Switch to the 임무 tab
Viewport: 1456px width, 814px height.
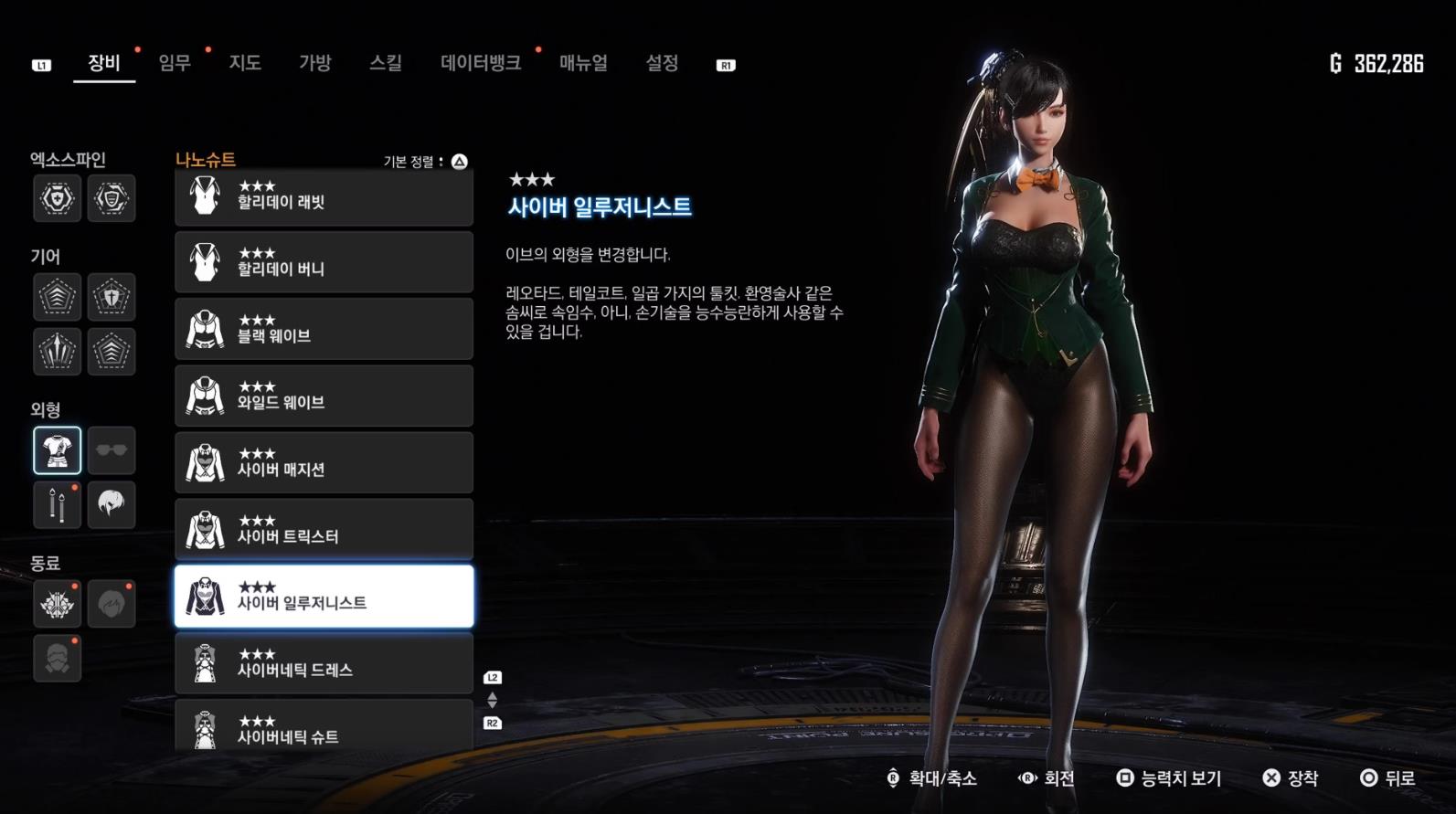click(173, 64)
